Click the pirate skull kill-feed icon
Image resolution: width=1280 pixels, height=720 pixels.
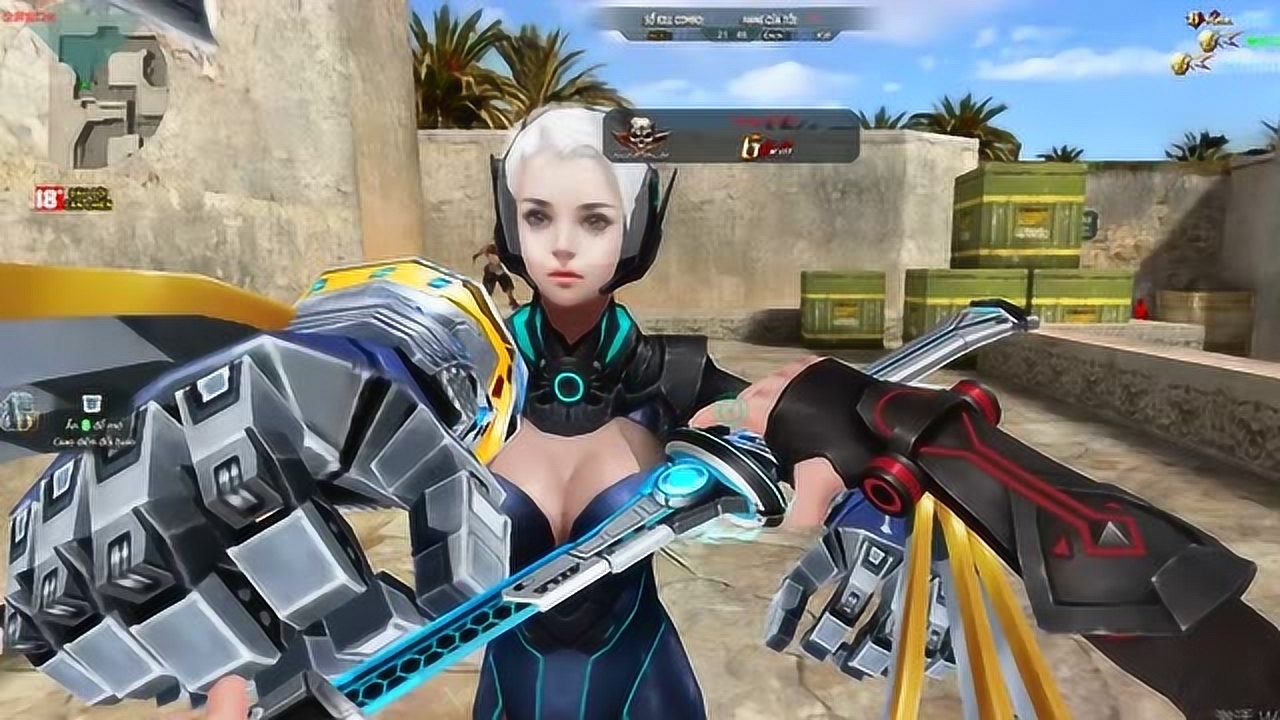641,135
